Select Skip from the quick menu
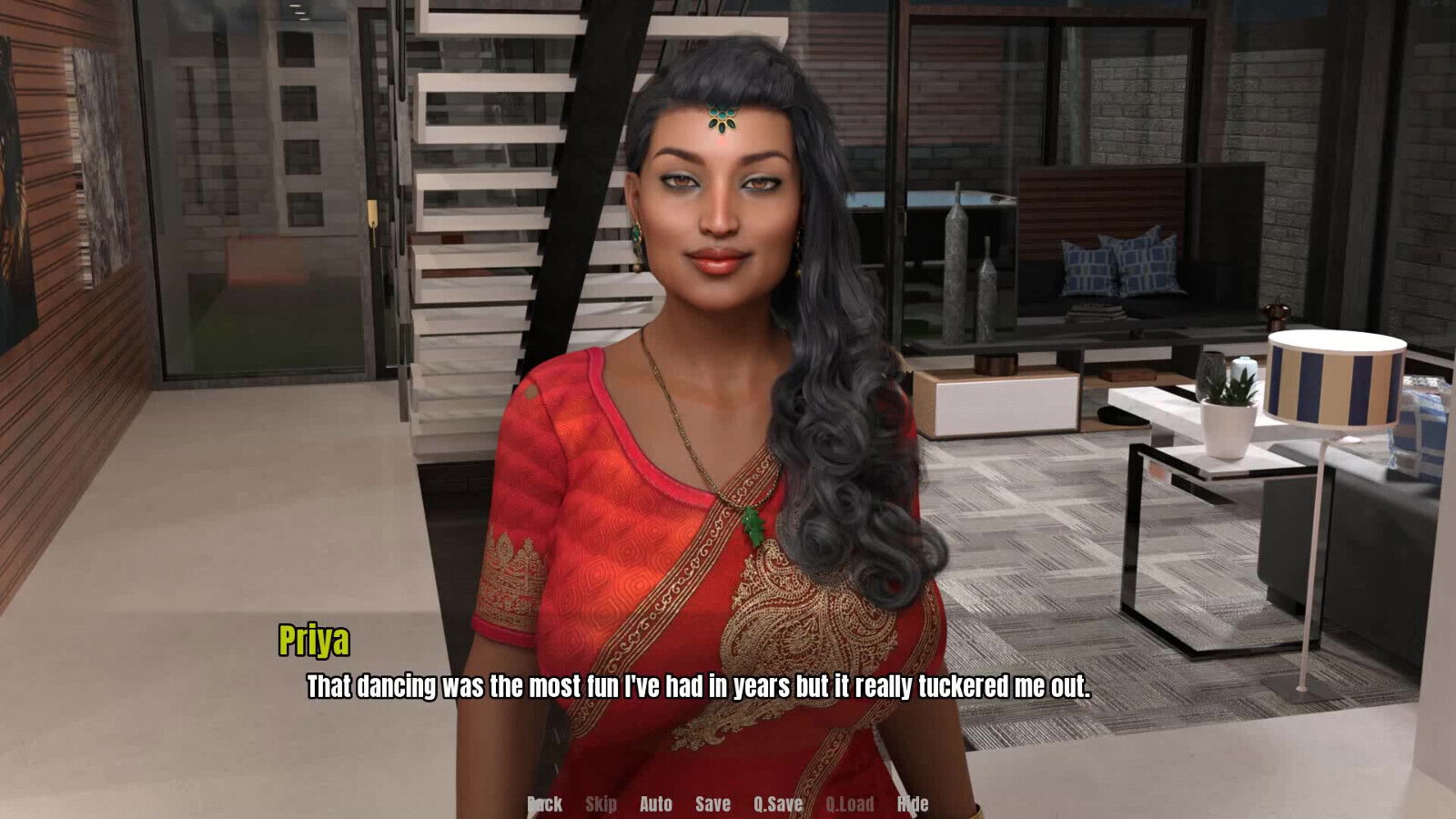Screen dimensions: 1456x819 pos(602,804)
